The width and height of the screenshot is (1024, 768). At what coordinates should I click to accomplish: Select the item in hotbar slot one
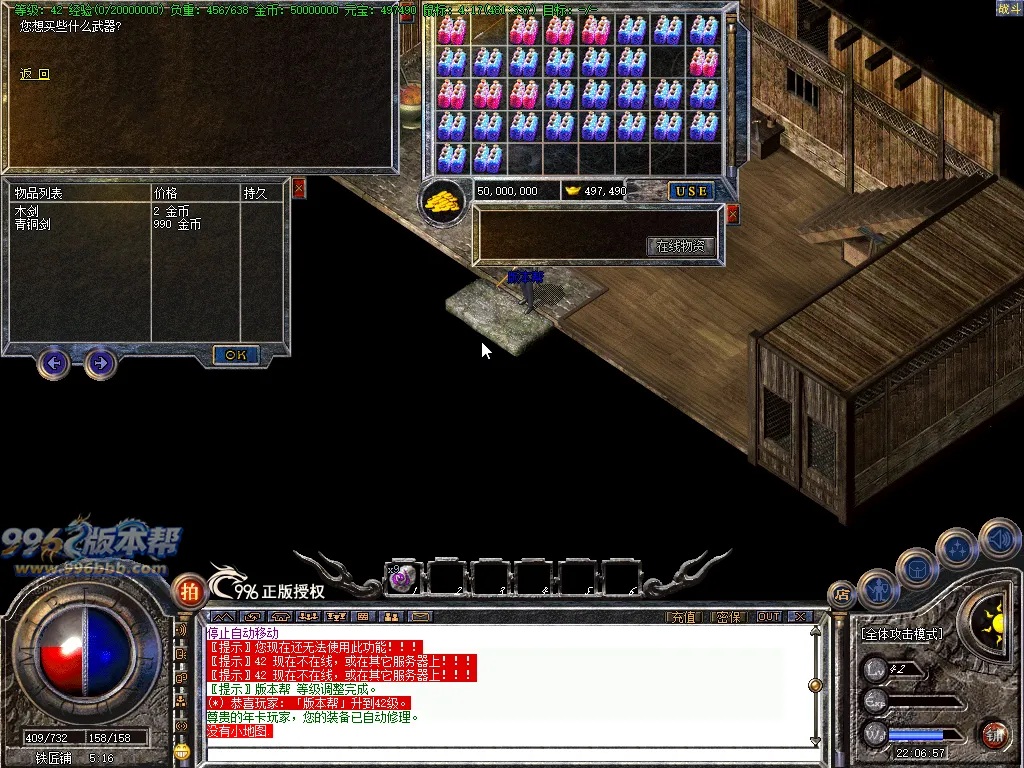(403, 577)
